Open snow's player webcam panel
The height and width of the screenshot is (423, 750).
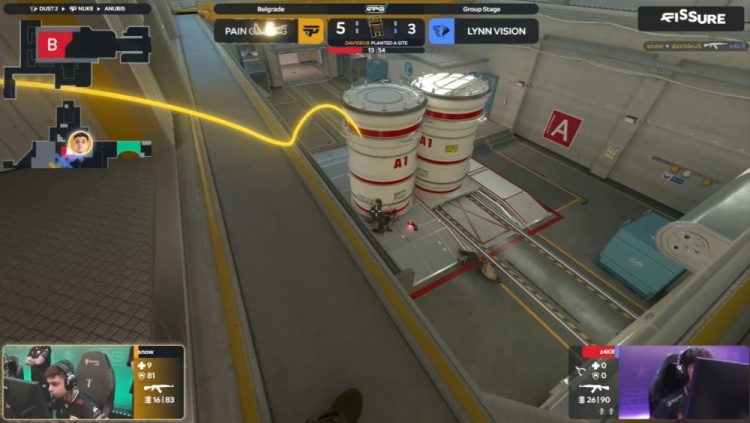(x=68, y=383)
